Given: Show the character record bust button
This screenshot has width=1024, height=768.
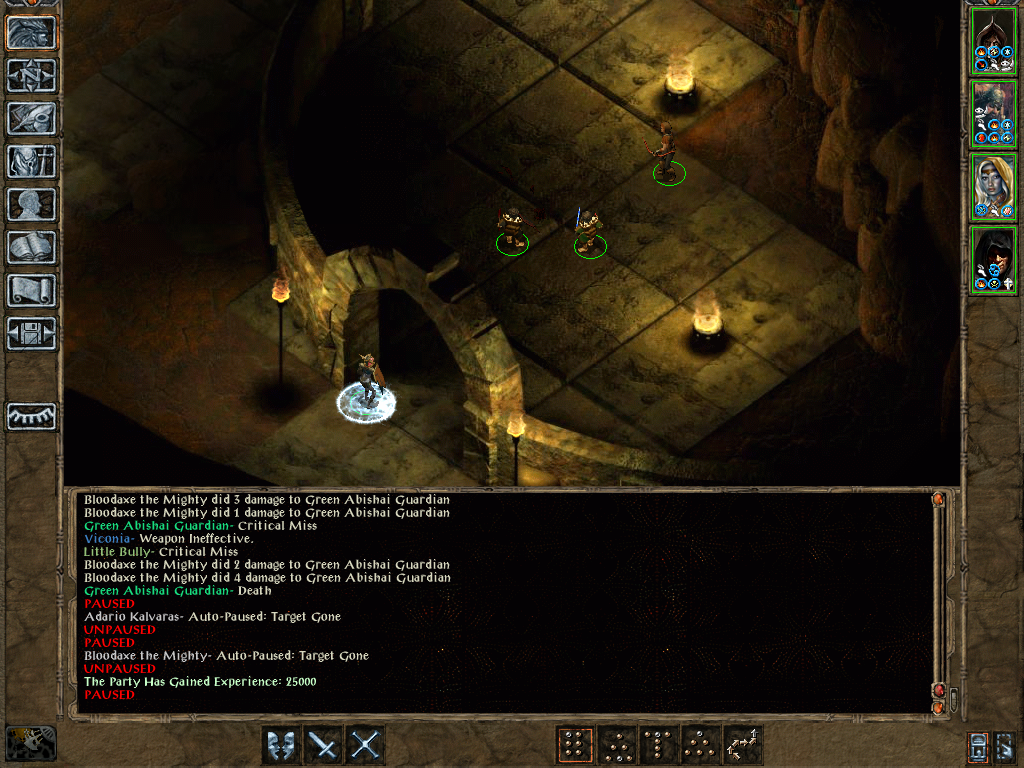Looking at the screenshot, I should coord(31,205).
